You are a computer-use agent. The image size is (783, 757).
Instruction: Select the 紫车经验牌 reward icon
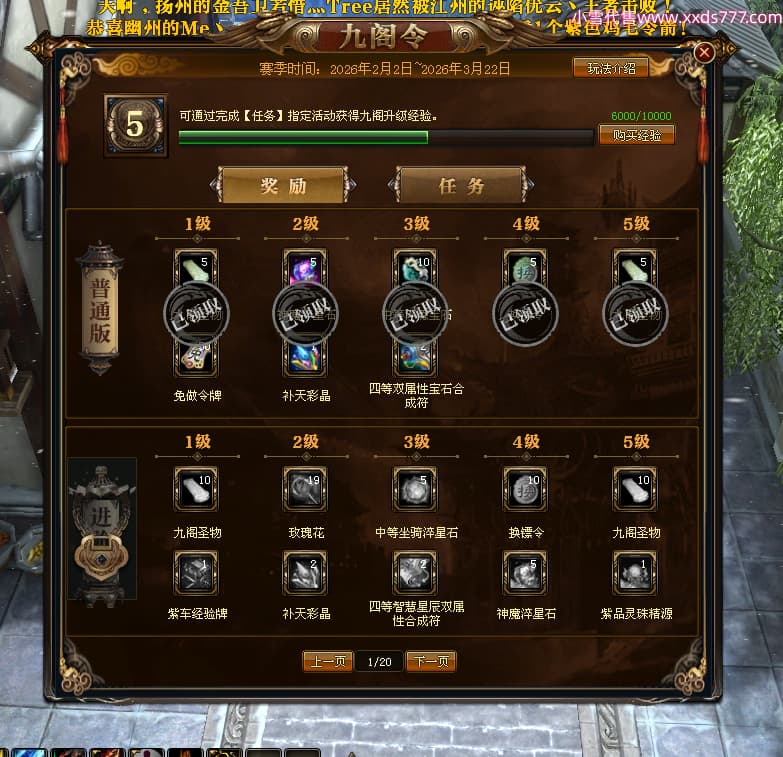pyautogui.click(x=195, y=573)
